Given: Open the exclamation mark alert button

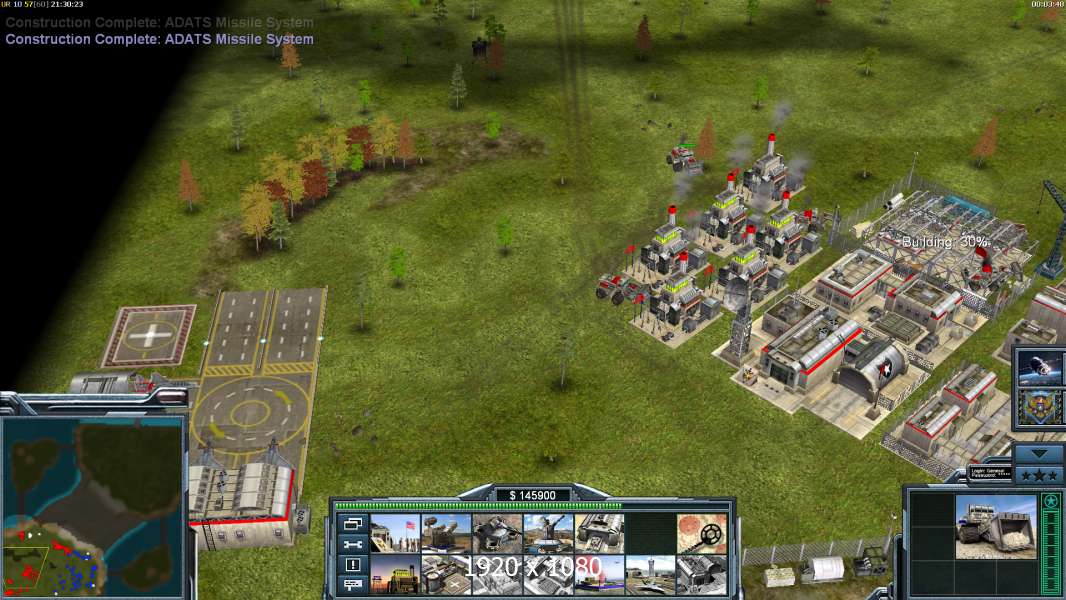Looking at the screenshot, I should click(x=353, y=564).
